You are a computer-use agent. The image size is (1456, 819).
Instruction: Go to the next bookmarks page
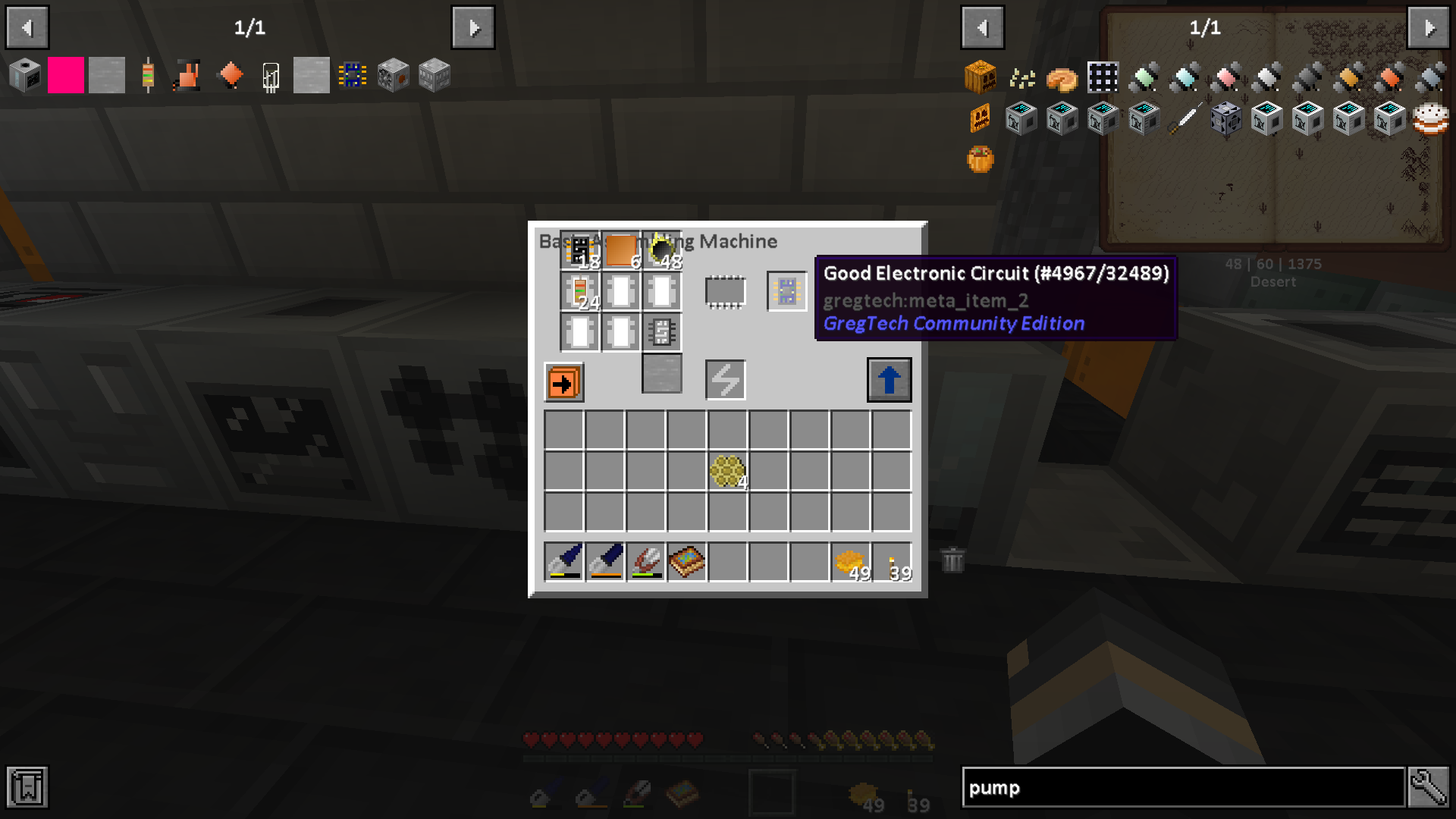pos(473,28)
